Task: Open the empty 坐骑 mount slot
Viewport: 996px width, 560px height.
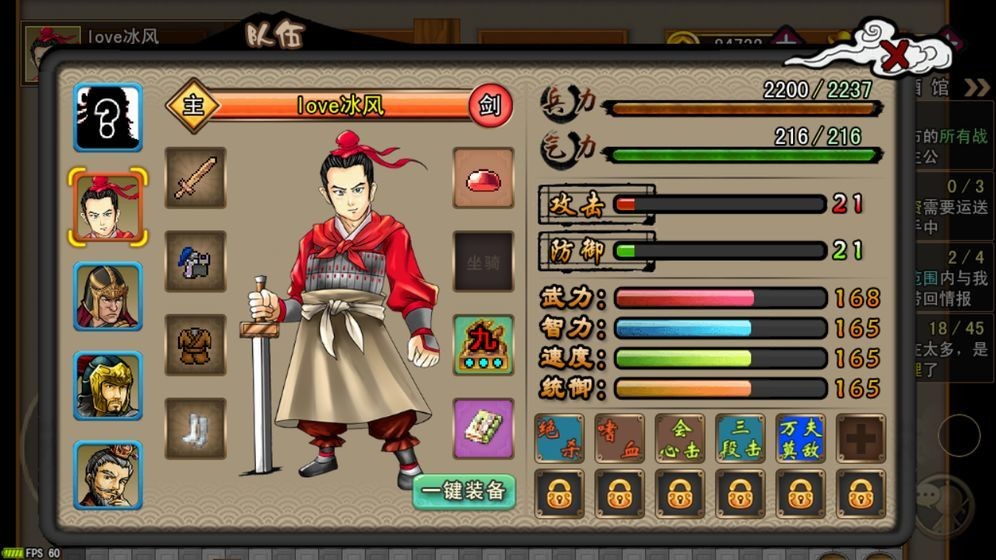Action: click(x=483, y=262)
